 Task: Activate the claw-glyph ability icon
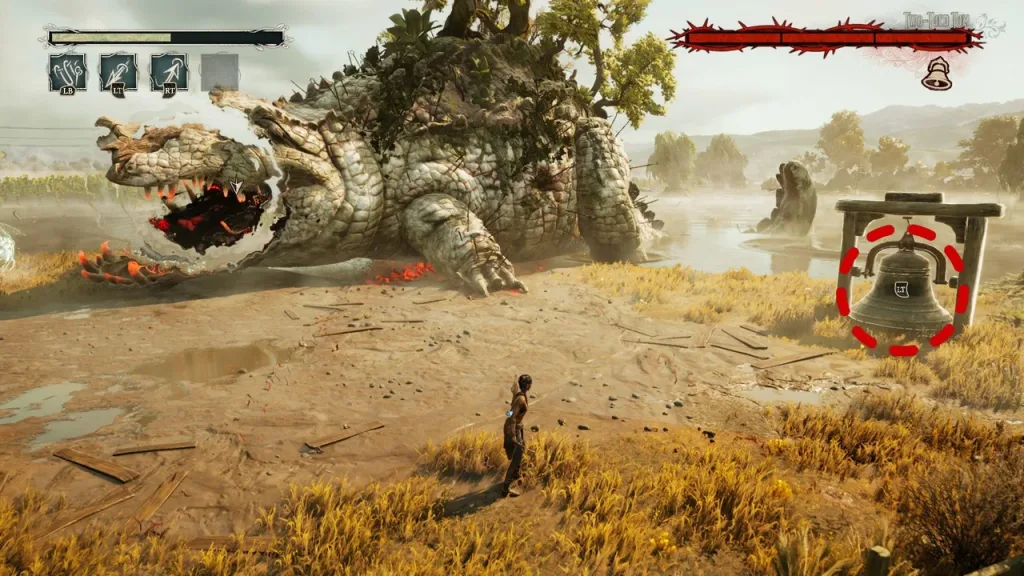(x=67, y=71)
